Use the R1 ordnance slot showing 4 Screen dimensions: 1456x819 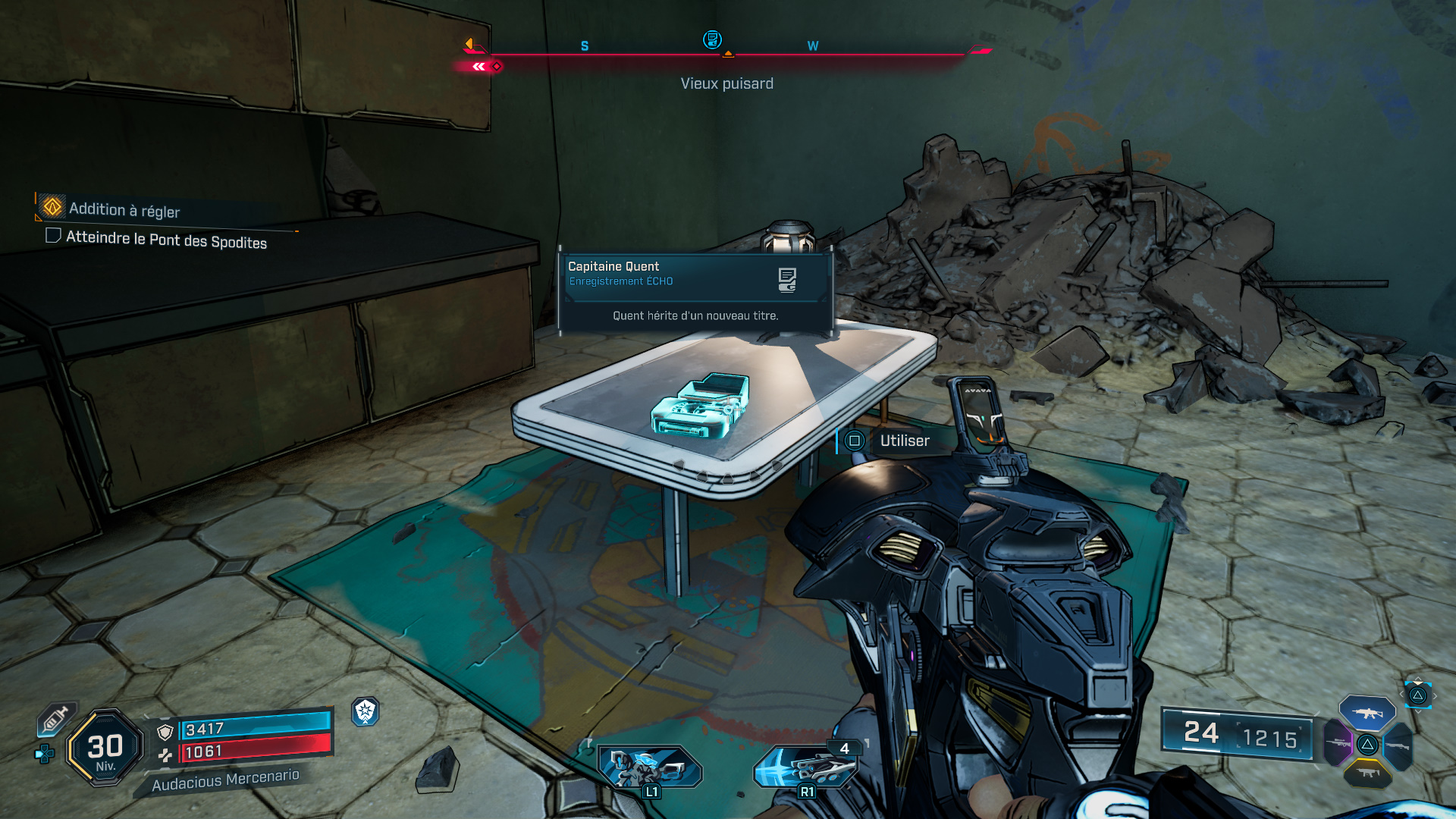(x=805, y=766)
